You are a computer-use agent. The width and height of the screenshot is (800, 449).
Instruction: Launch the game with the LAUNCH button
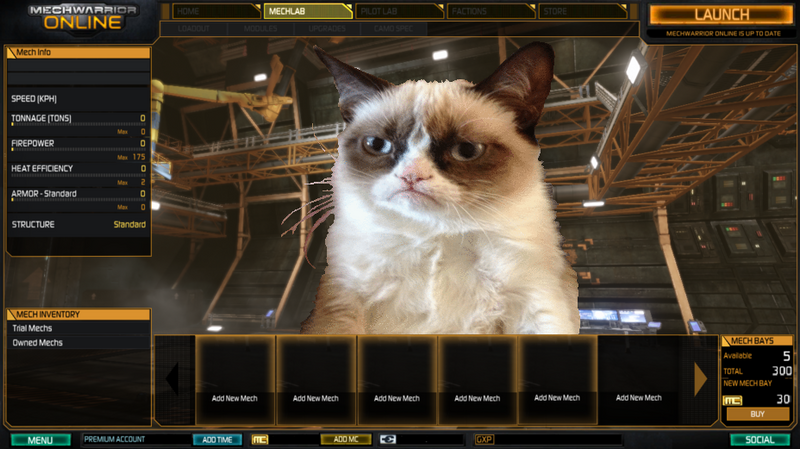click(722, 14)
